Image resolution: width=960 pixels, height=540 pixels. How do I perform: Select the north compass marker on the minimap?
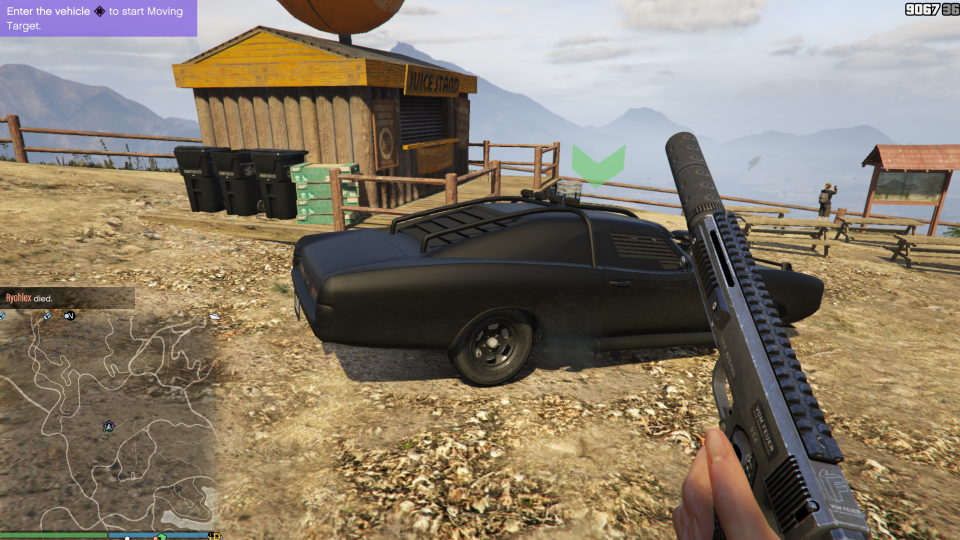tap(70, 316)
